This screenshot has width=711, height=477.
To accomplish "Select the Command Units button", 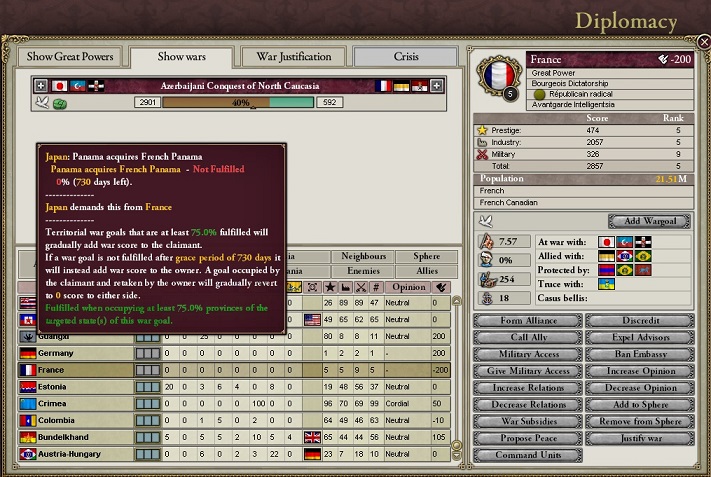I will click(526, 456).
